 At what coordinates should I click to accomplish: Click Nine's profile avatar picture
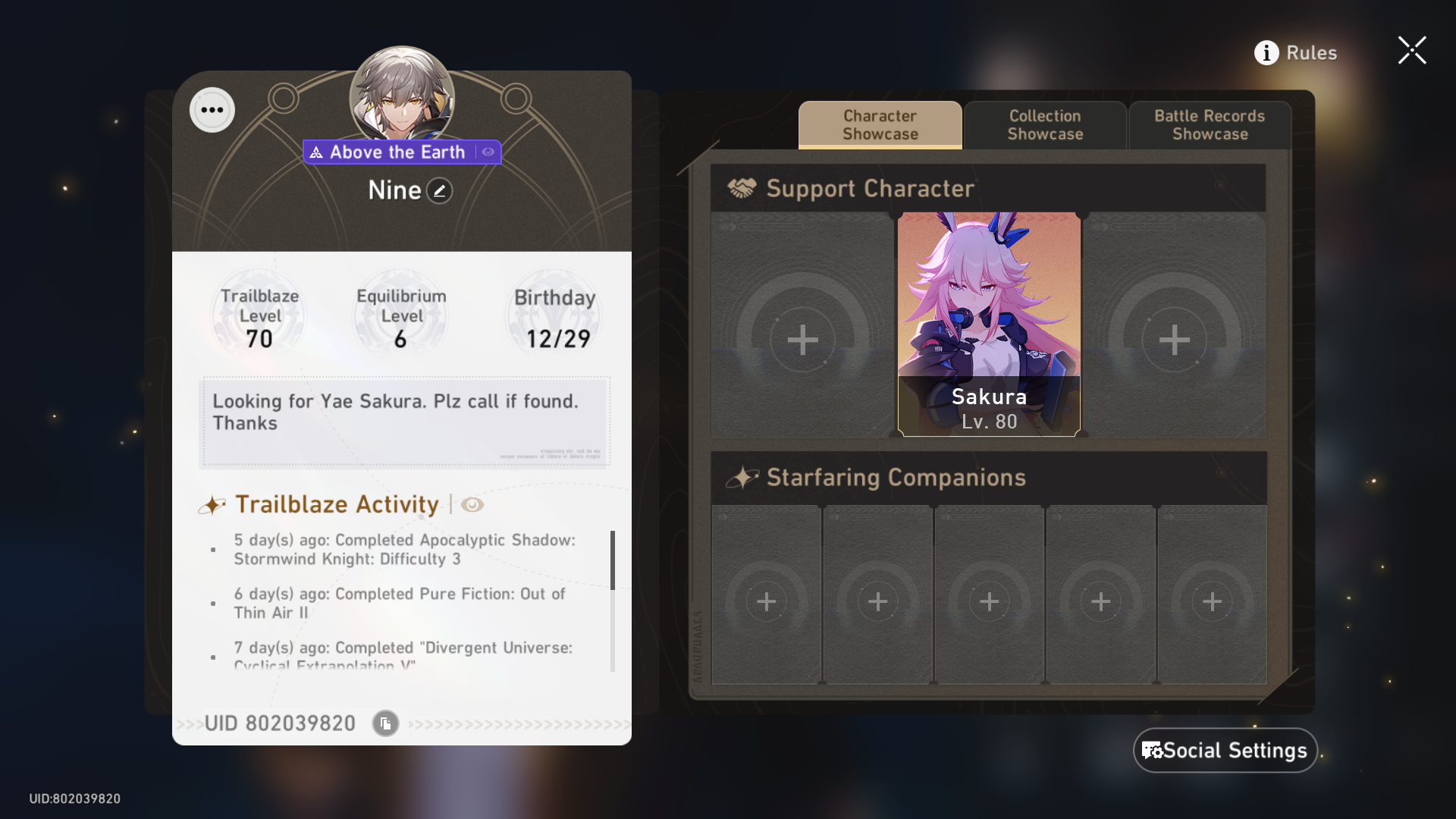(402, 91)
